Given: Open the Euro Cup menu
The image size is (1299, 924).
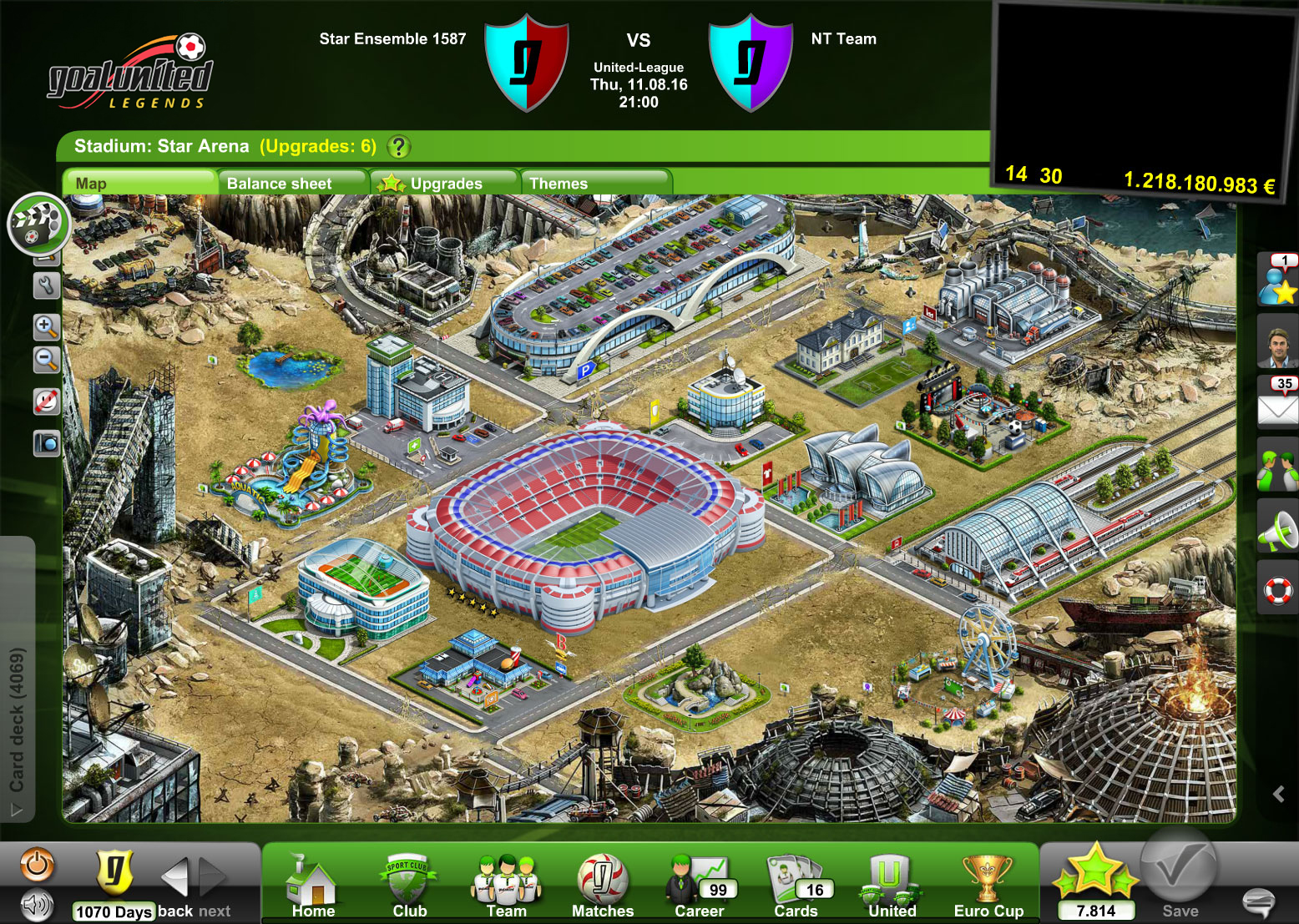Looking at the screenshot, I should coord(988,886).
